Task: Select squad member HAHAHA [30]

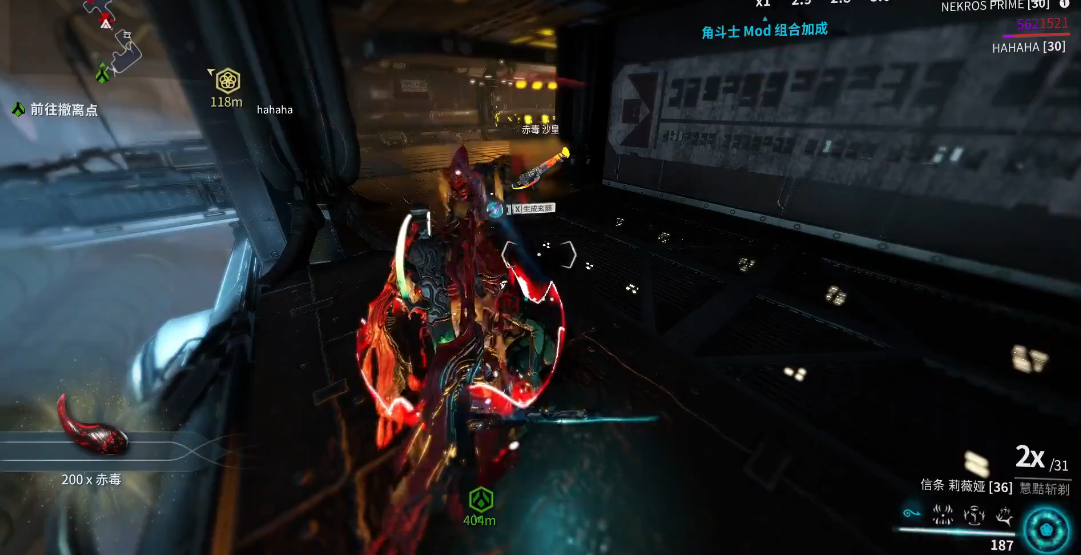Action: (x=1028, y=47)
